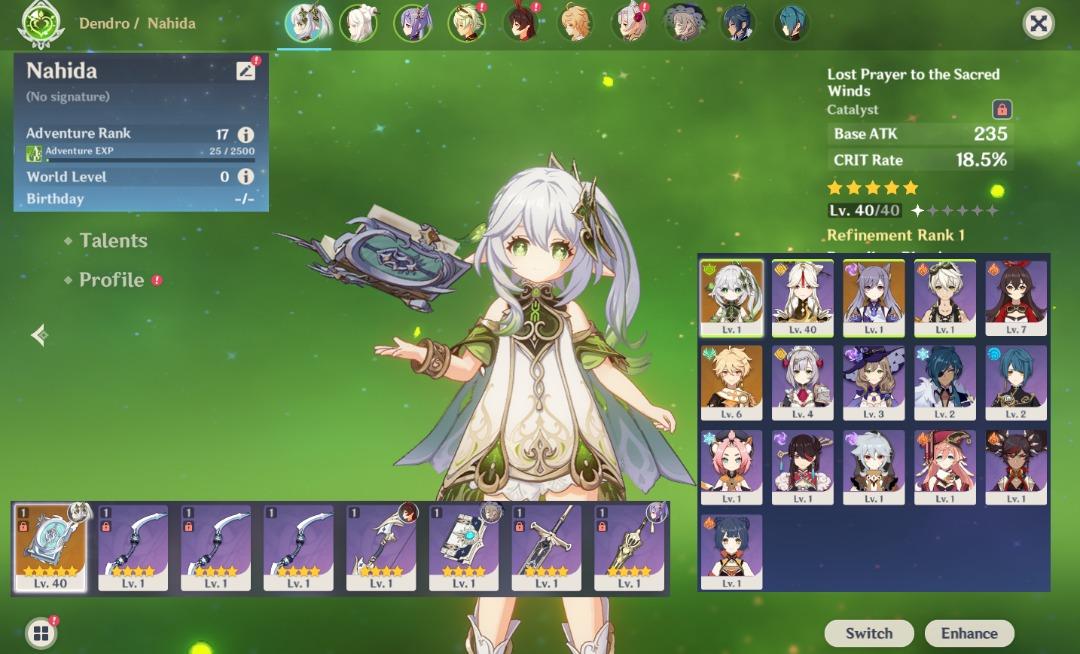Select the greatsword weapon slot
1080x654 pixels.
pos(546,548)
